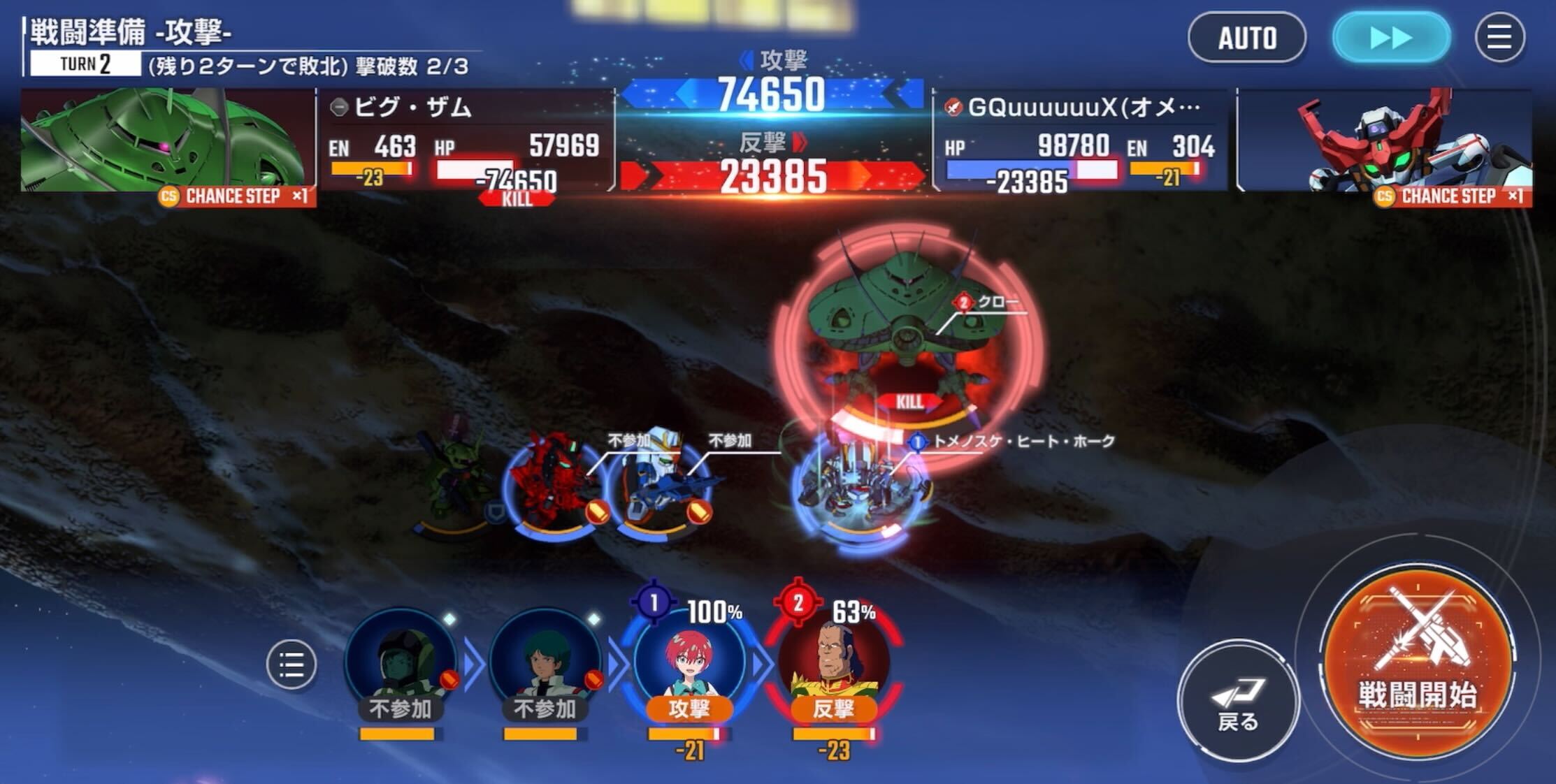
Task: Tap the second 不参加 pilot portrait
Action: (542, 665)
